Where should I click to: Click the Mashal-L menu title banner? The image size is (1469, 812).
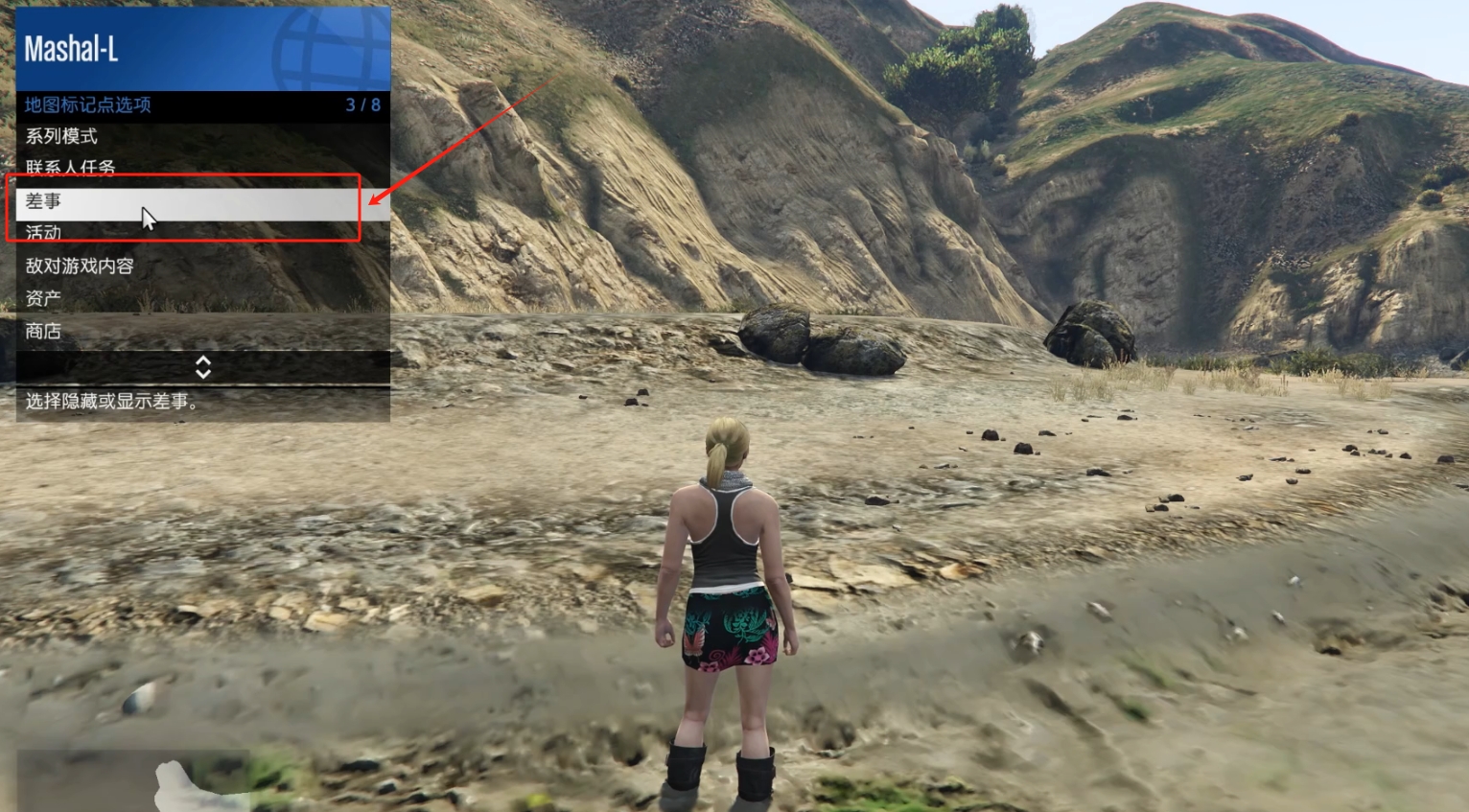click(x=144, y=48)
